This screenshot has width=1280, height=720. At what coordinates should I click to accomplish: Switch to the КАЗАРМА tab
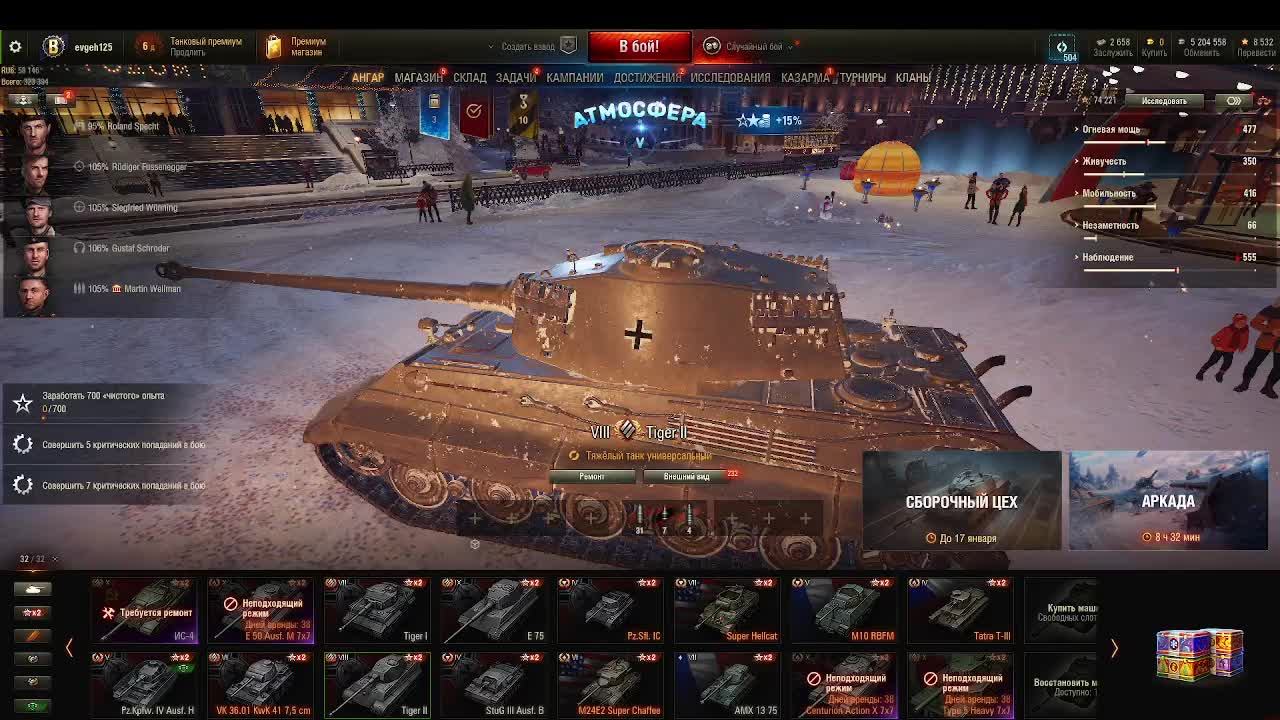(x=804, y=77)
